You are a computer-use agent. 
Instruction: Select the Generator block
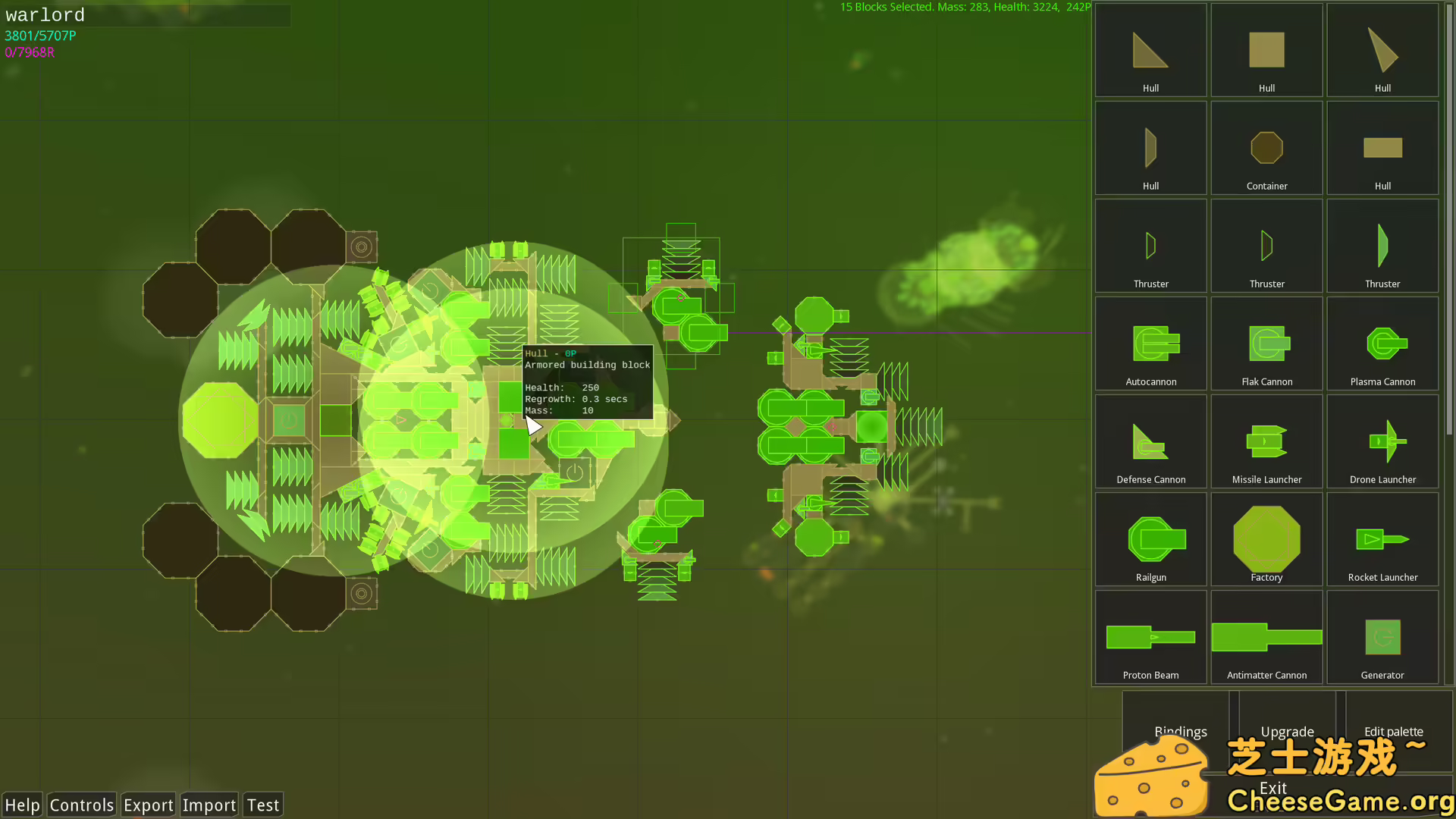click(x=1382, y=636)
